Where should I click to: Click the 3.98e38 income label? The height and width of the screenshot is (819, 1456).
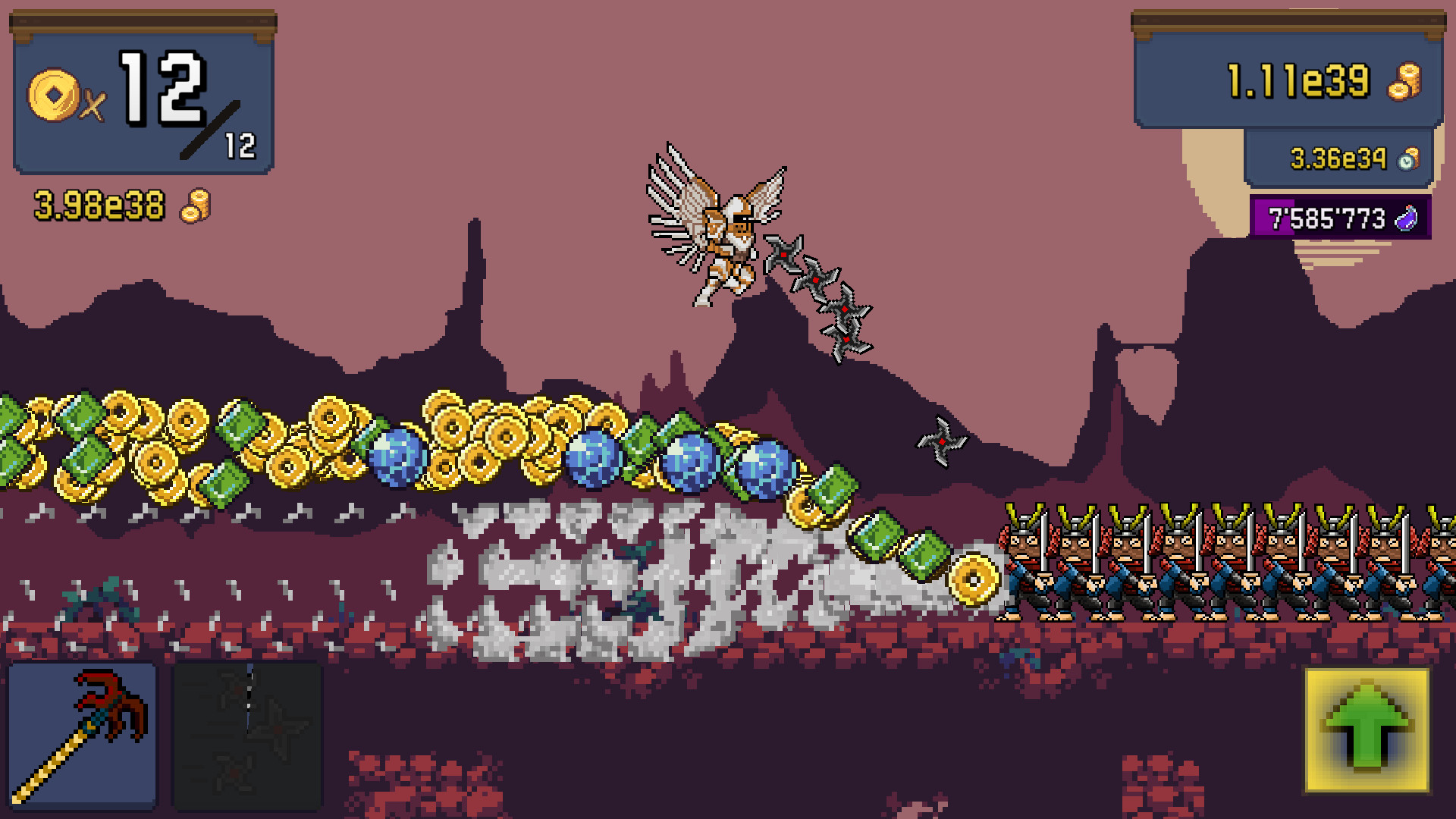[99, 203]
